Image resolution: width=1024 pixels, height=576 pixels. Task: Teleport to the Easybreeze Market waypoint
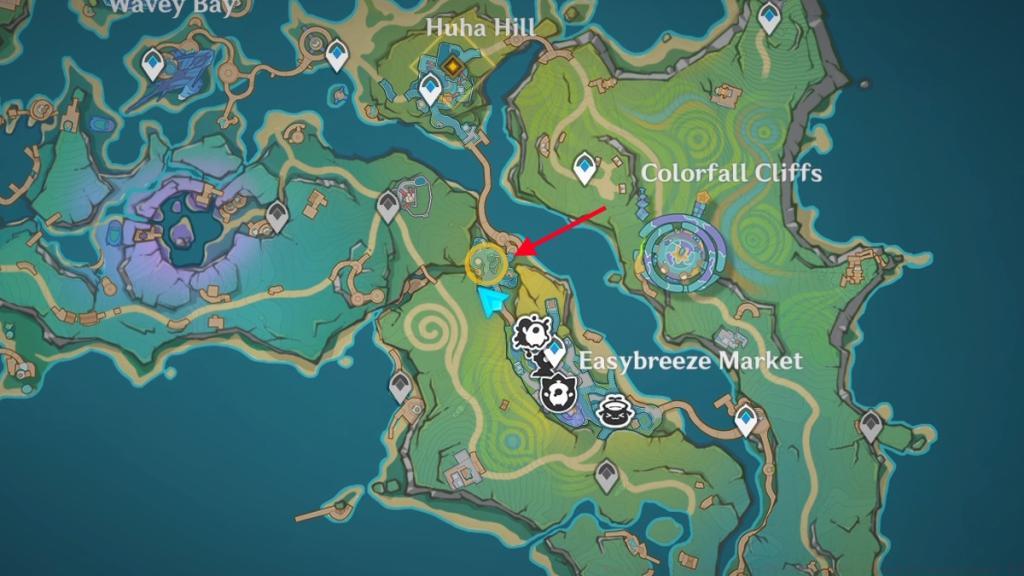coord(555,352)
